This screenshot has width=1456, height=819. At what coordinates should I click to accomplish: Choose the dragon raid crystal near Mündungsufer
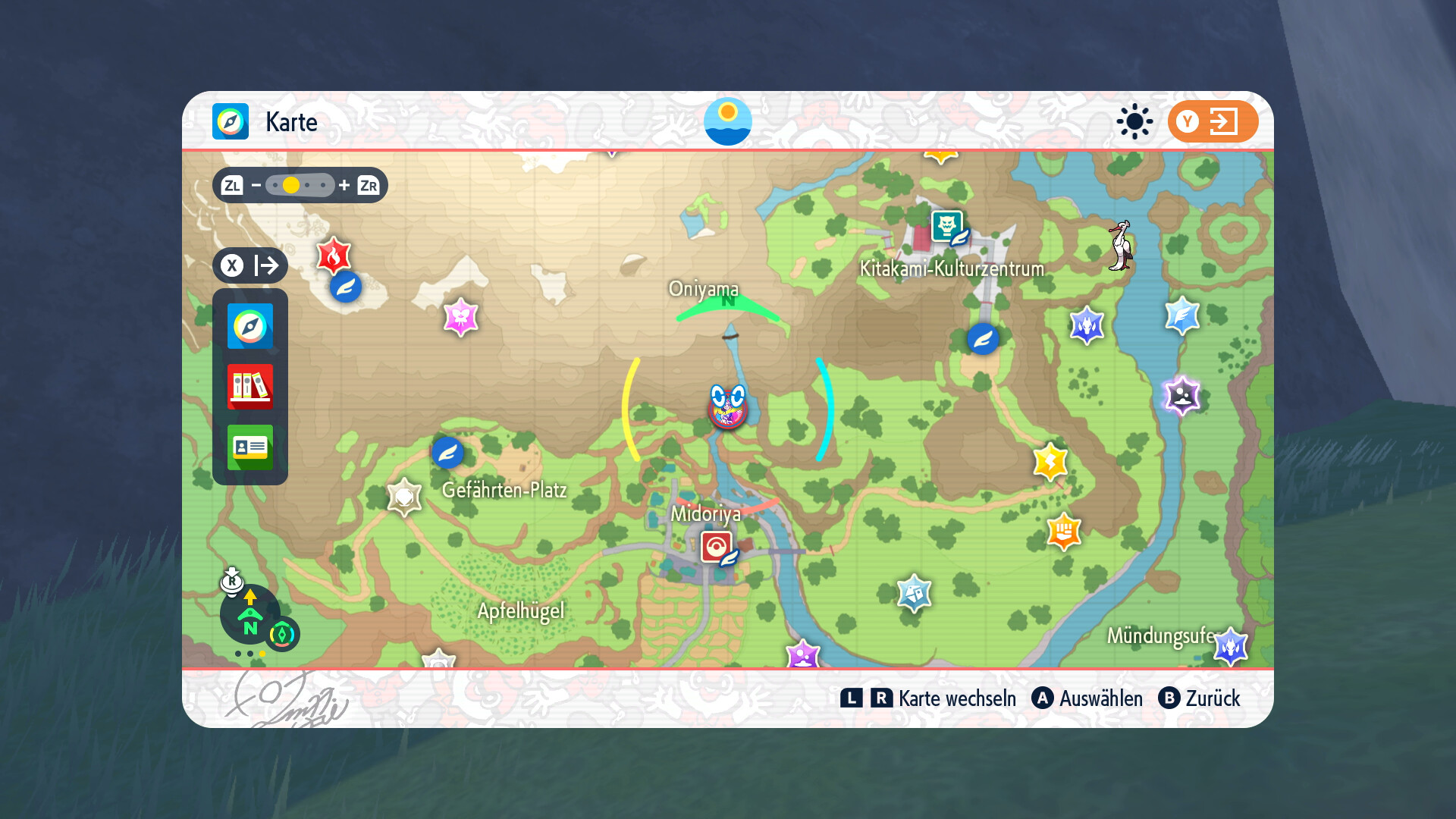click(x=1230, y=646)
